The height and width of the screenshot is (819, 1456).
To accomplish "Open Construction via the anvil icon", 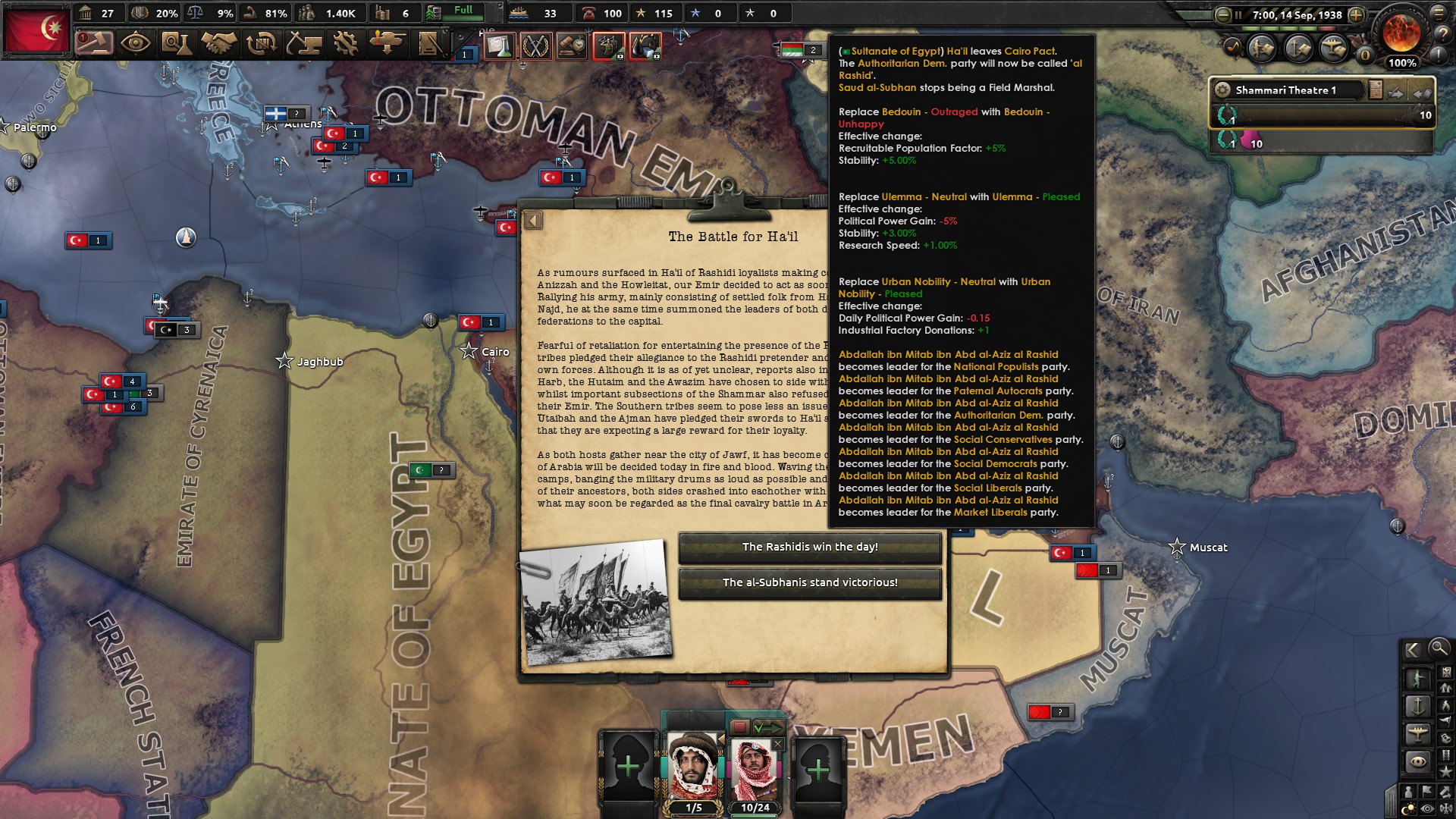I will (303, 45).
